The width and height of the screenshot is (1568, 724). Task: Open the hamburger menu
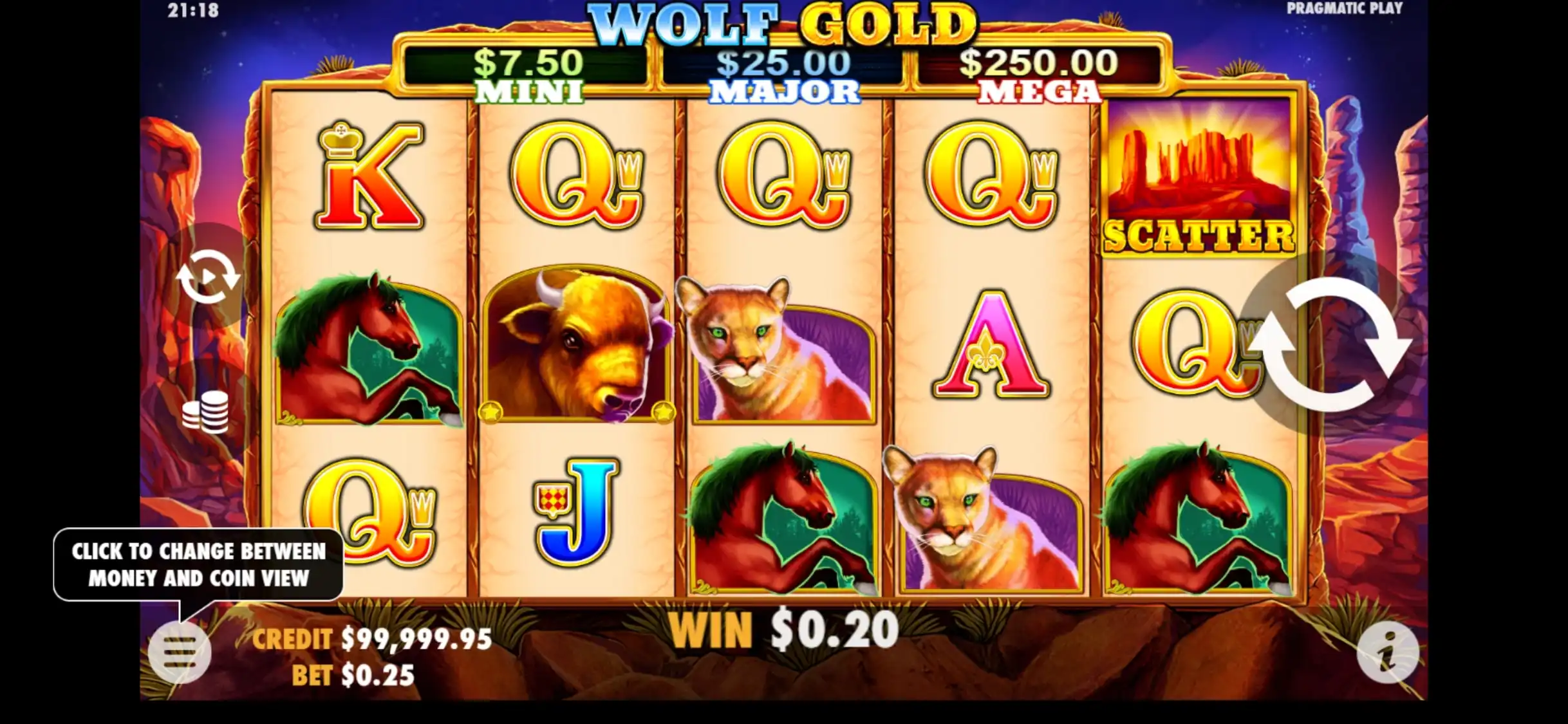pyautogui.click(x=180, y=653)
